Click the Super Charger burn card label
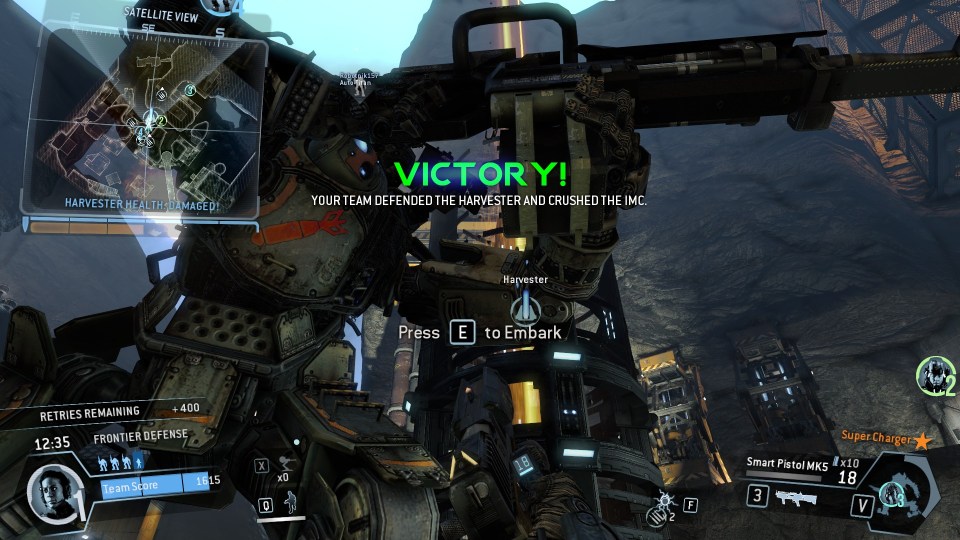 (x=876, y=438)
